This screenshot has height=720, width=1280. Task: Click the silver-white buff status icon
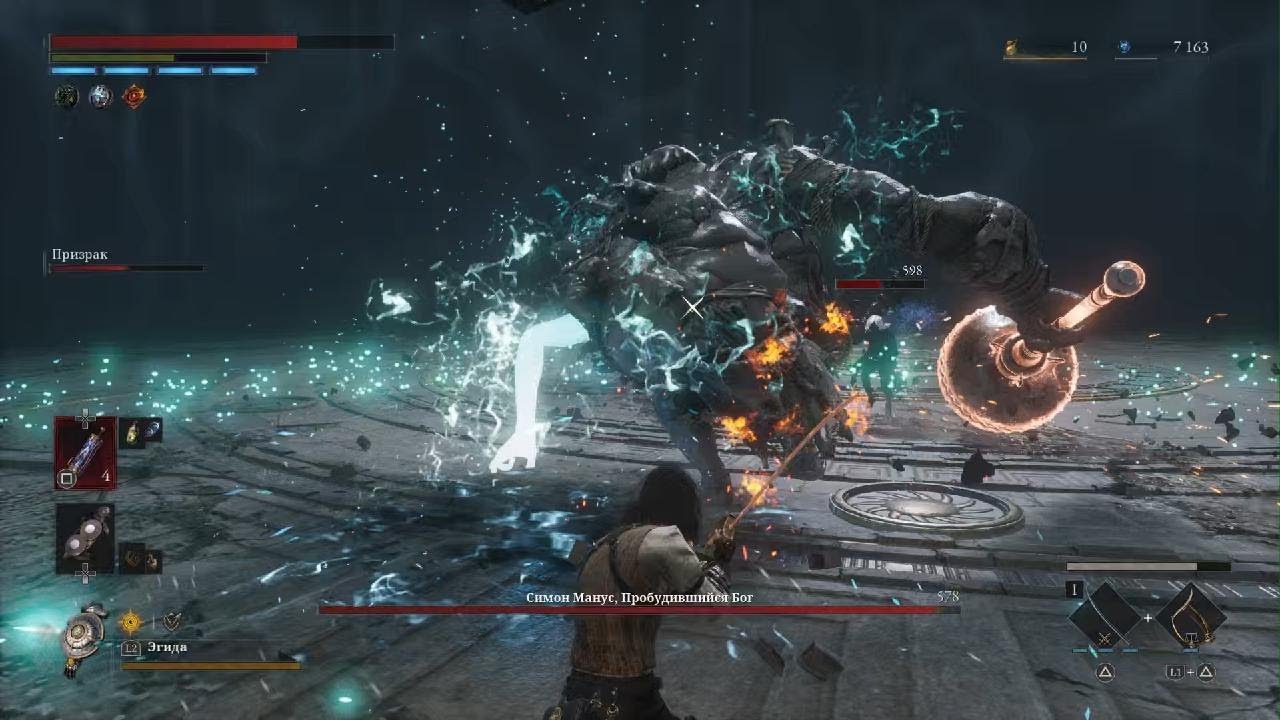[100, 97]
